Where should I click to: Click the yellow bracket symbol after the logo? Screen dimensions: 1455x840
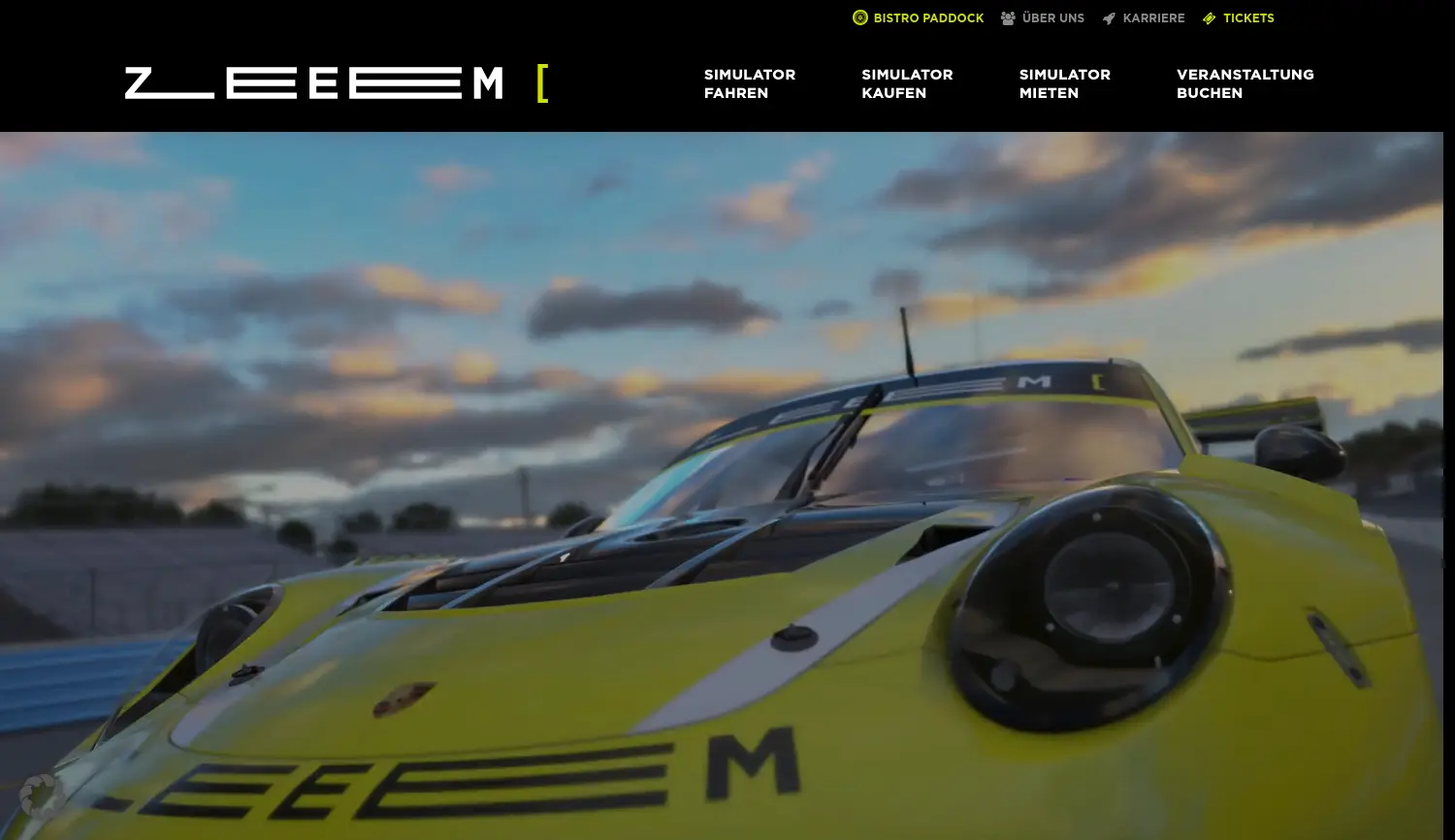pos(543,83)
